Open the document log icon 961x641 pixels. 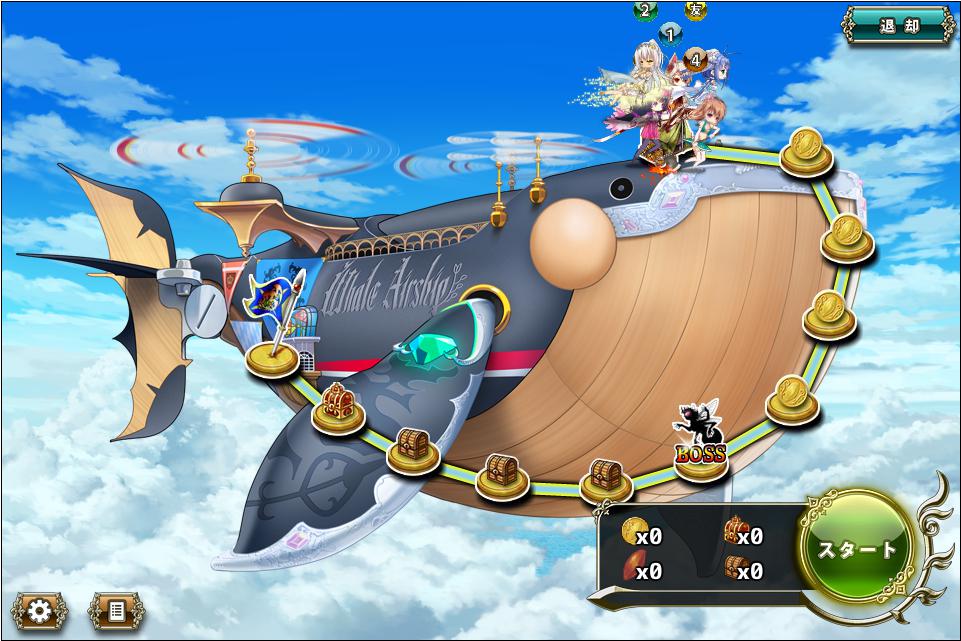pyautogui.click(x=115, y=609)
